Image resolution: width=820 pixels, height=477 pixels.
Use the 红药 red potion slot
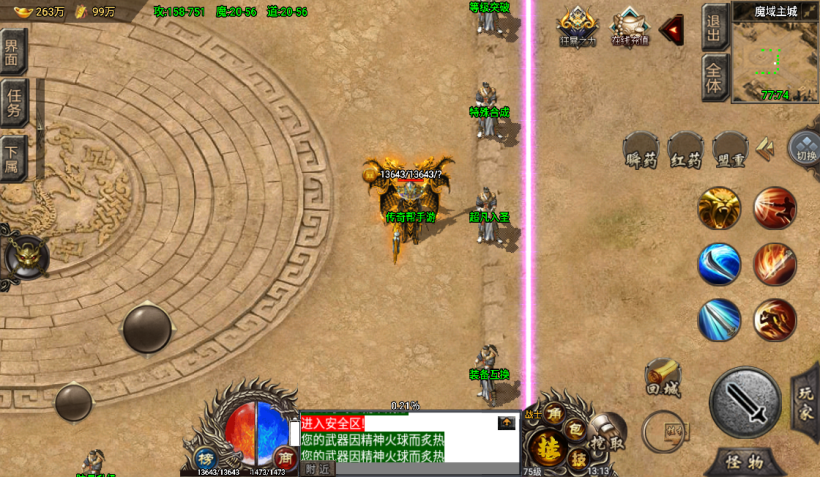[x=686, y=152]
